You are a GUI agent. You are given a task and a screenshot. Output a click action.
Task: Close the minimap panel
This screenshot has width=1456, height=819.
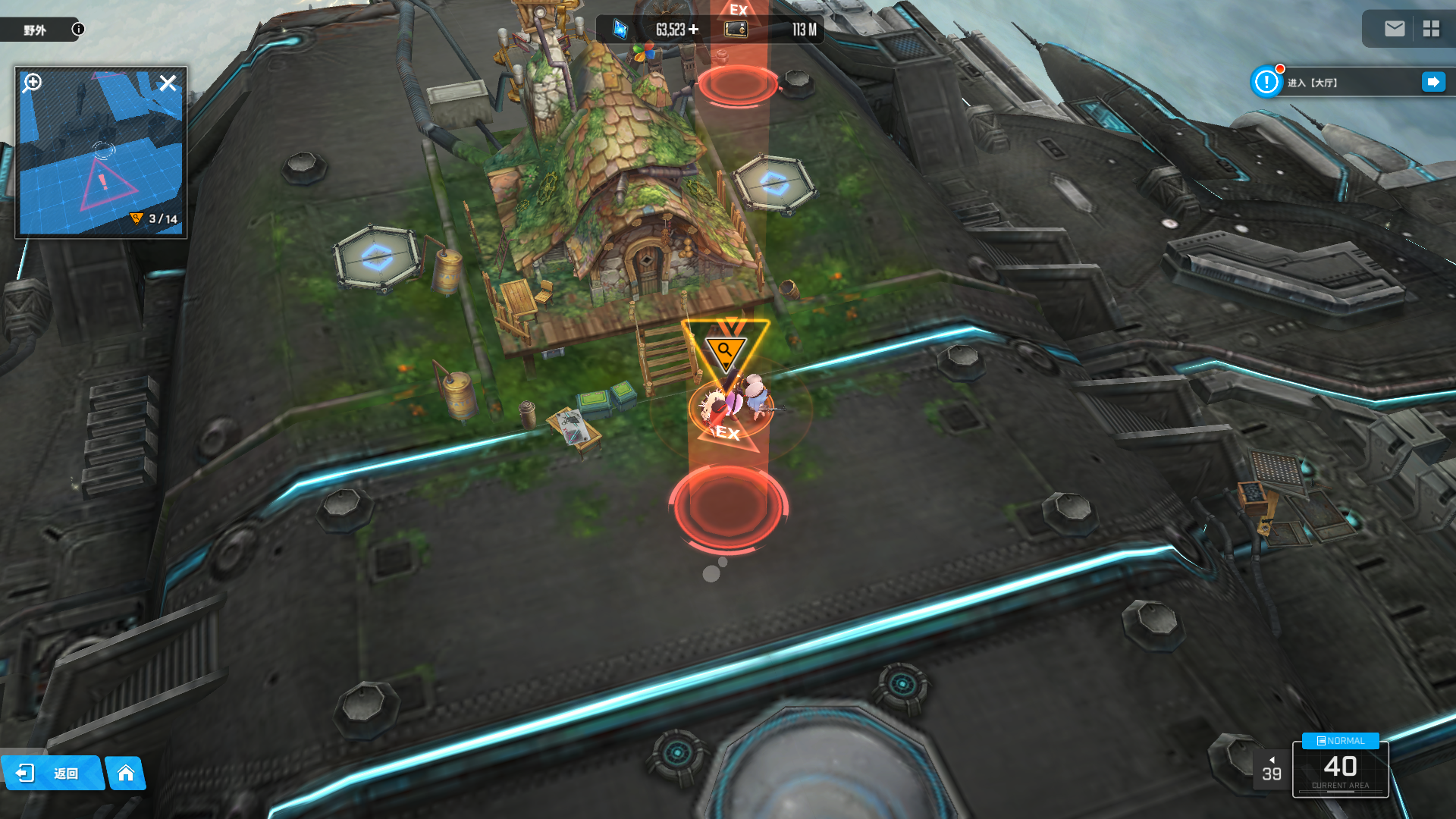pos(168,83)
